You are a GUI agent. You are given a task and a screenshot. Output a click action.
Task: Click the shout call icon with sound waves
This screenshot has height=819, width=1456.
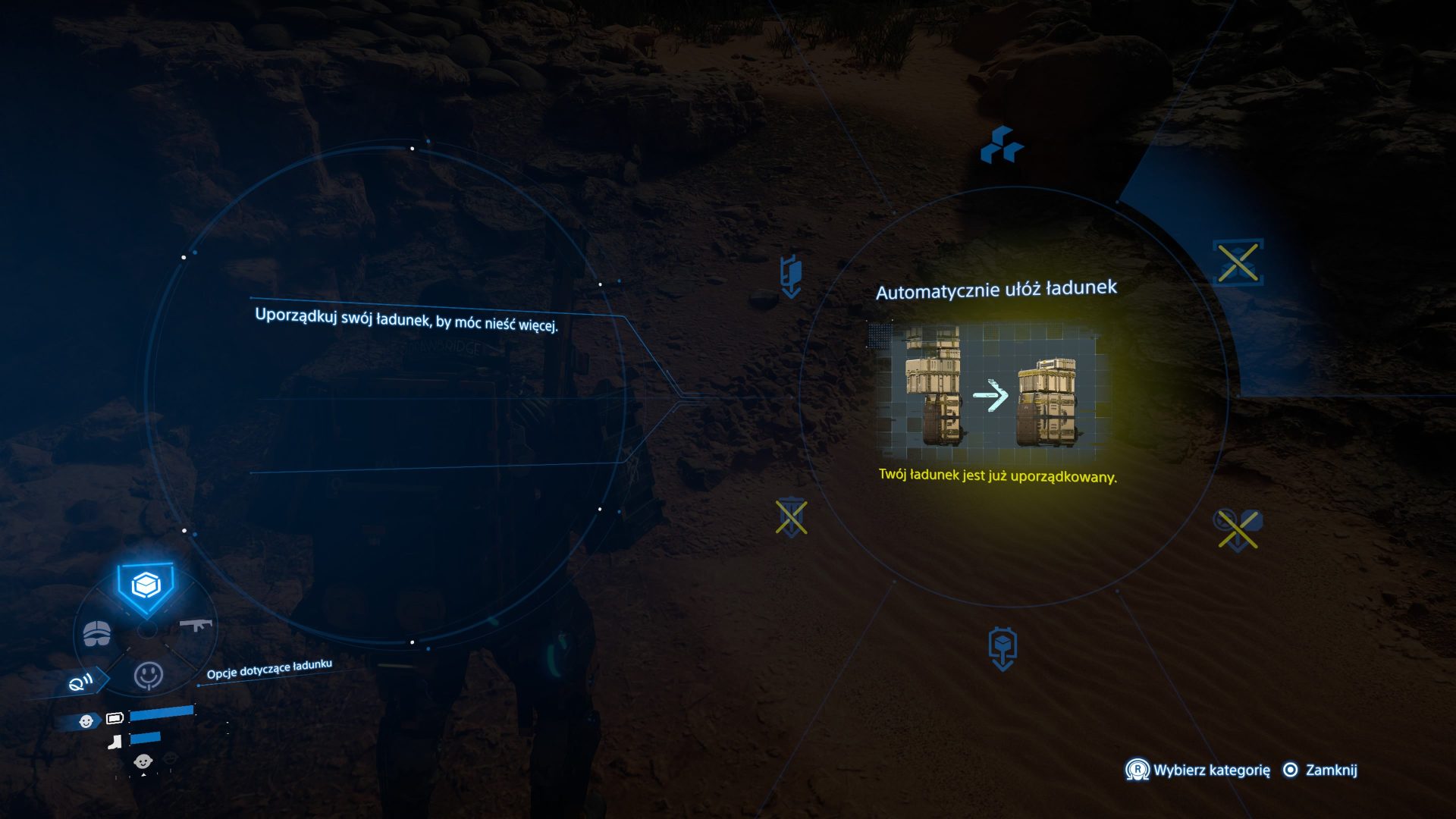tap(81, 682)
